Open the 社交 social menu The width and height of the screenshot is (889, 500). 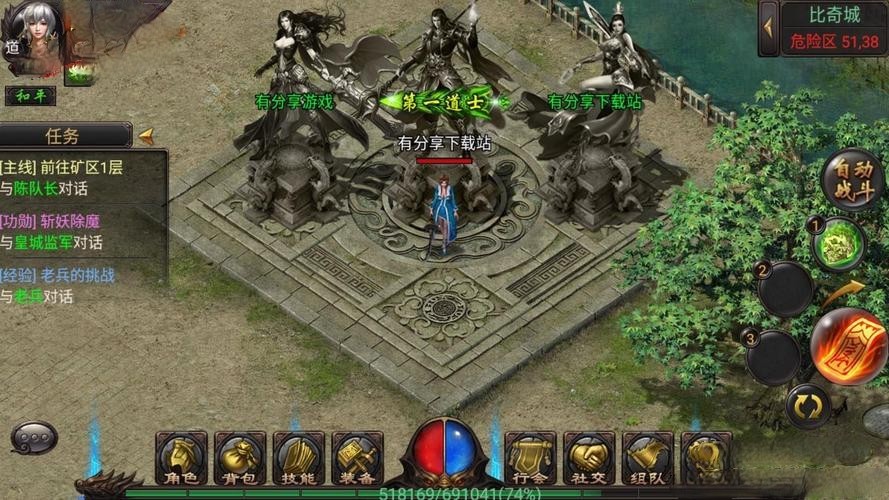(x=589, y=458)
